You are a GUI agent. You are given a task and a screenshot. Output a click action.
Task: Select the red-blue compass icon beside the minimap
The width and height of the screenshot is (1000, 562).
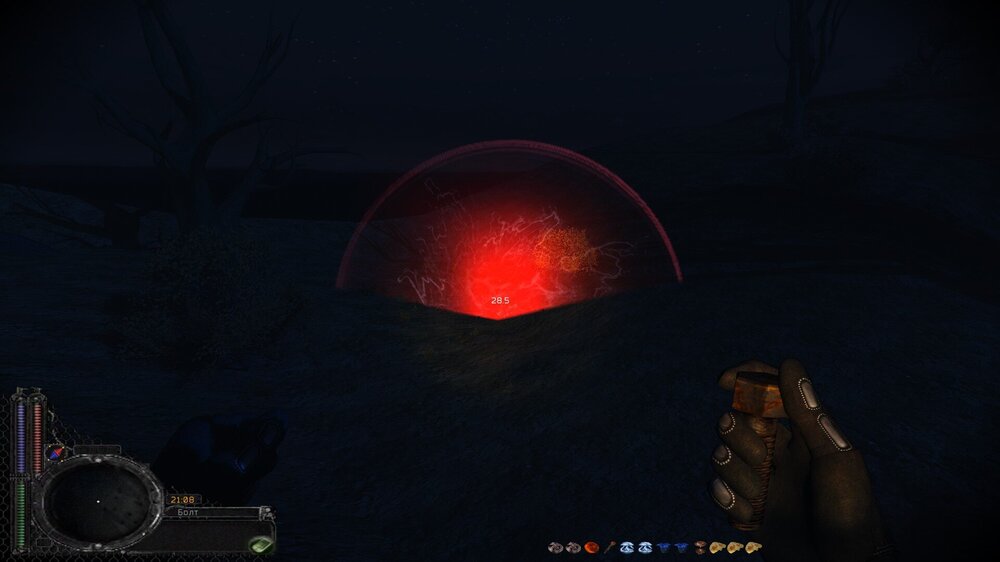click(x=57, y=453)
